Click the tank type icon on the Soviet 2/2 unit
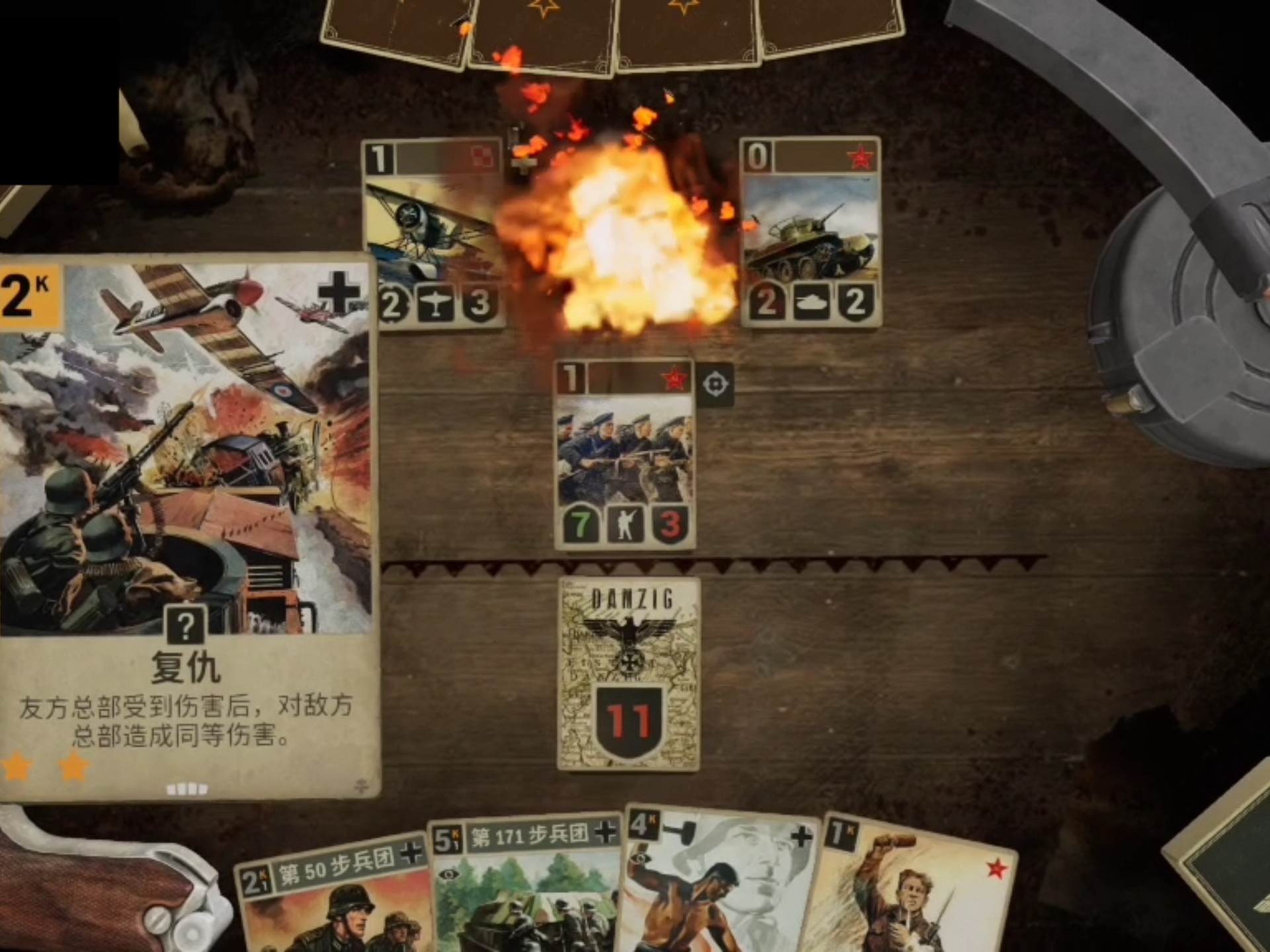 click(810, 303)
